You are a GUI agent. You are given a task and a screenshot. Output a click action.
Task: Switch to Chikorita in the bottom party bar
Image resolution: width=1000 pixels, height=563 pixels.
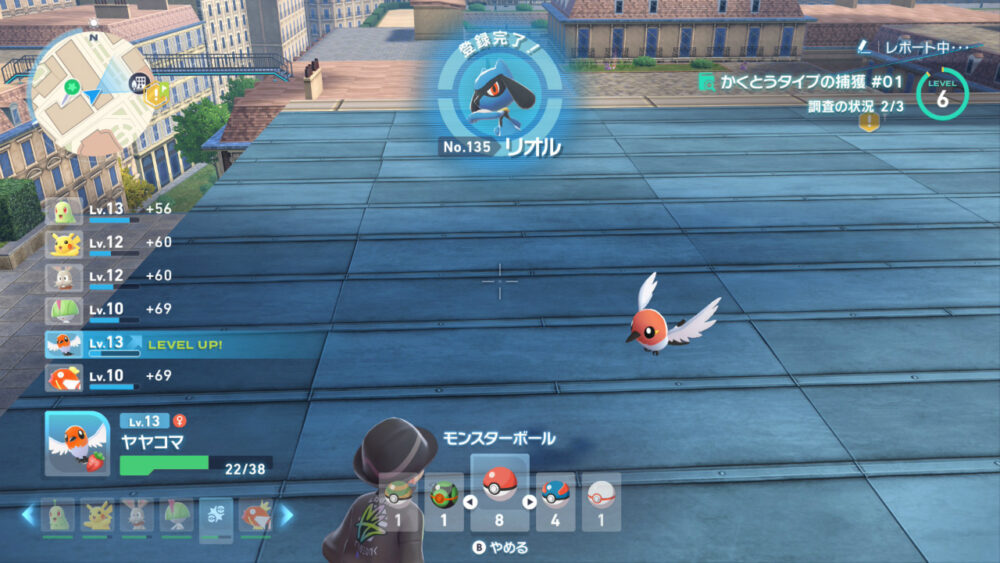pos(57,516)
